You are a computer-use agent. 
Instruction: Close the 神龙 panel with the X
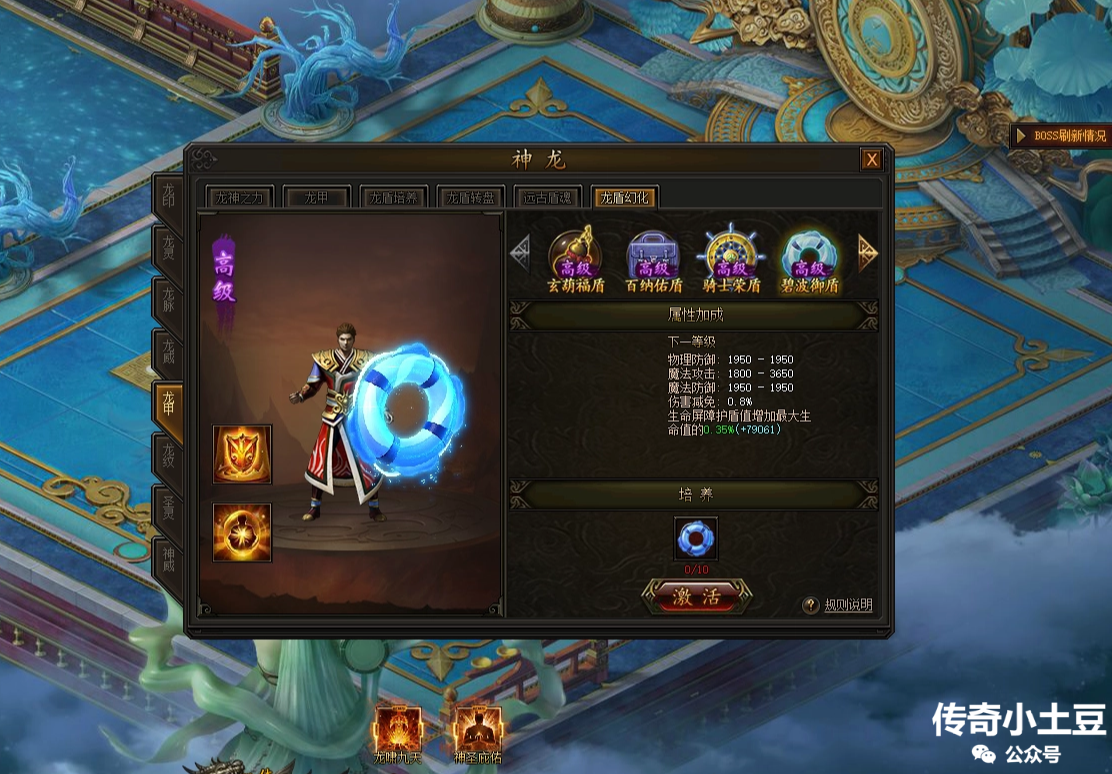(x=872, y=160)
